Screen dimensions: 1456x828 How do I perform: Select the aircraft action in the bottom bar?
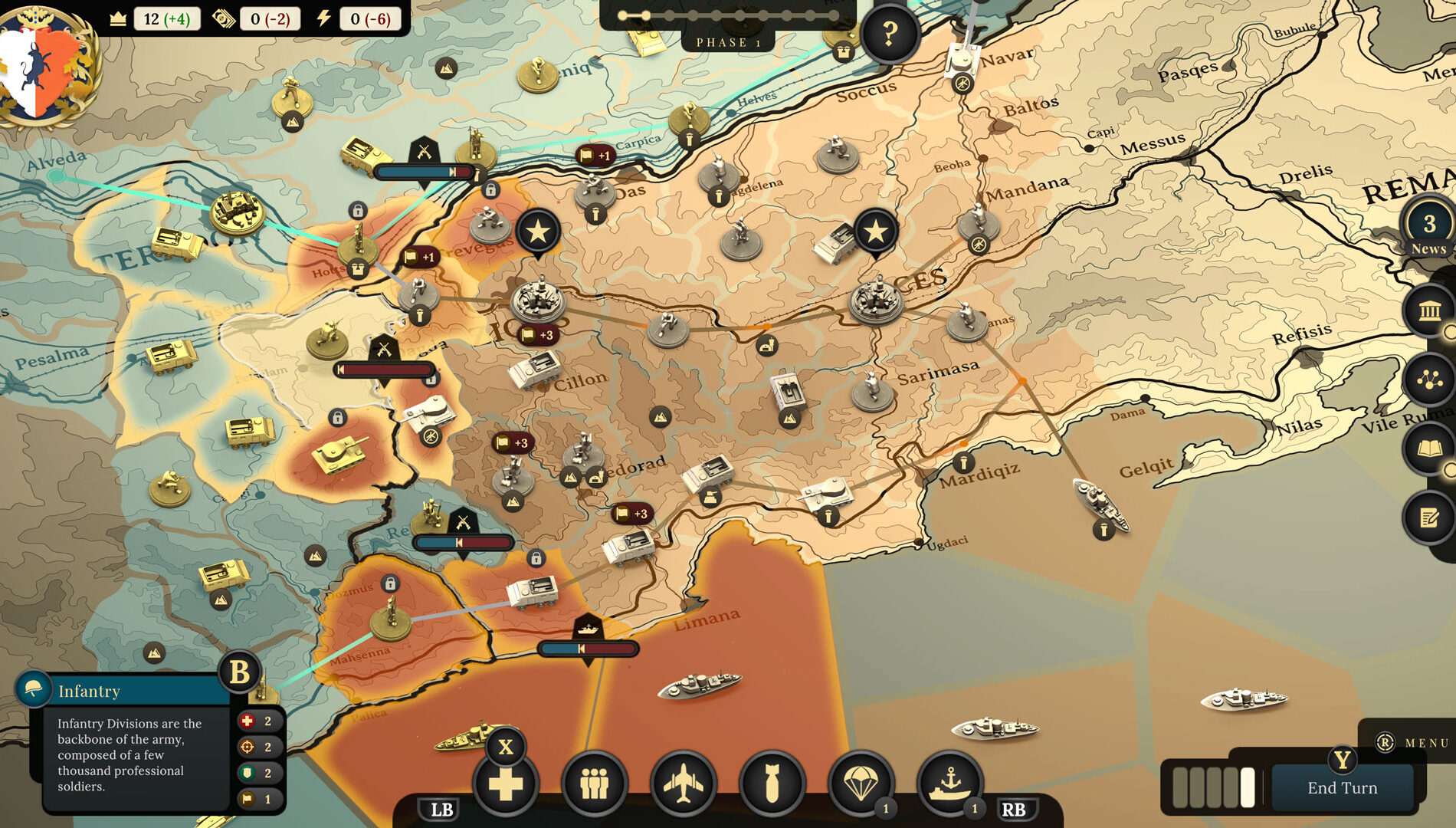[x=684, y=784]
